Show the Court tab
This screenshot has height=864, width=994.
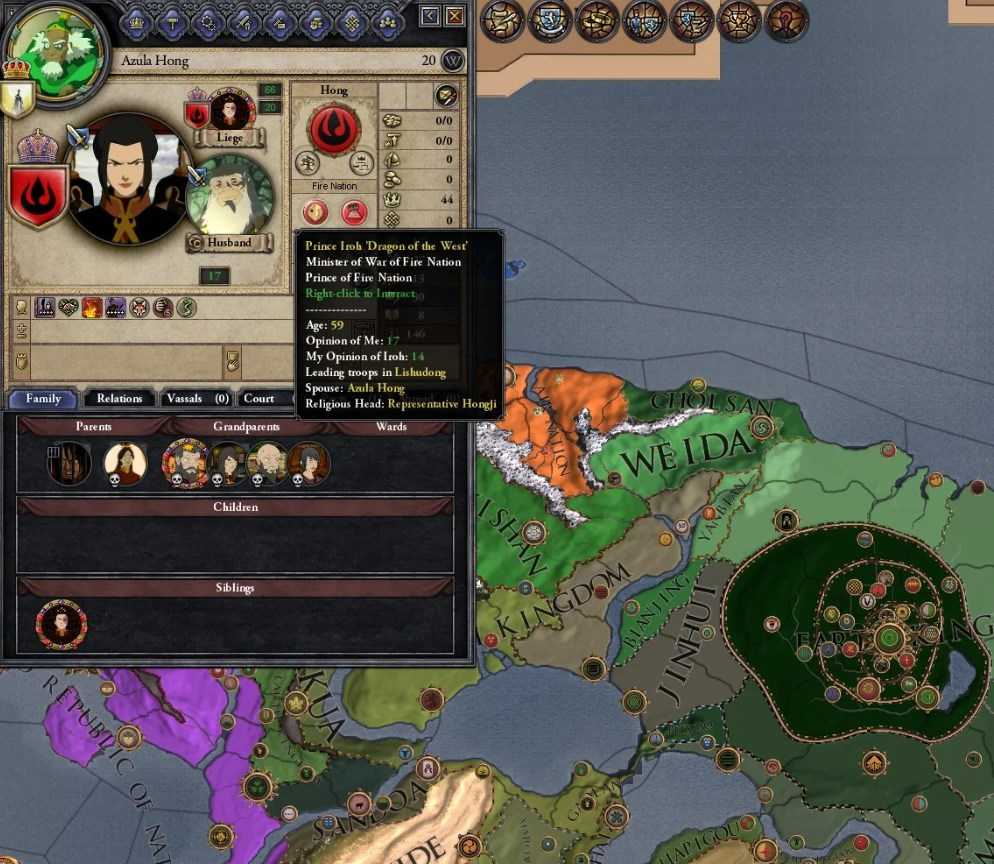pyautogui.click(x=259, y=398)
